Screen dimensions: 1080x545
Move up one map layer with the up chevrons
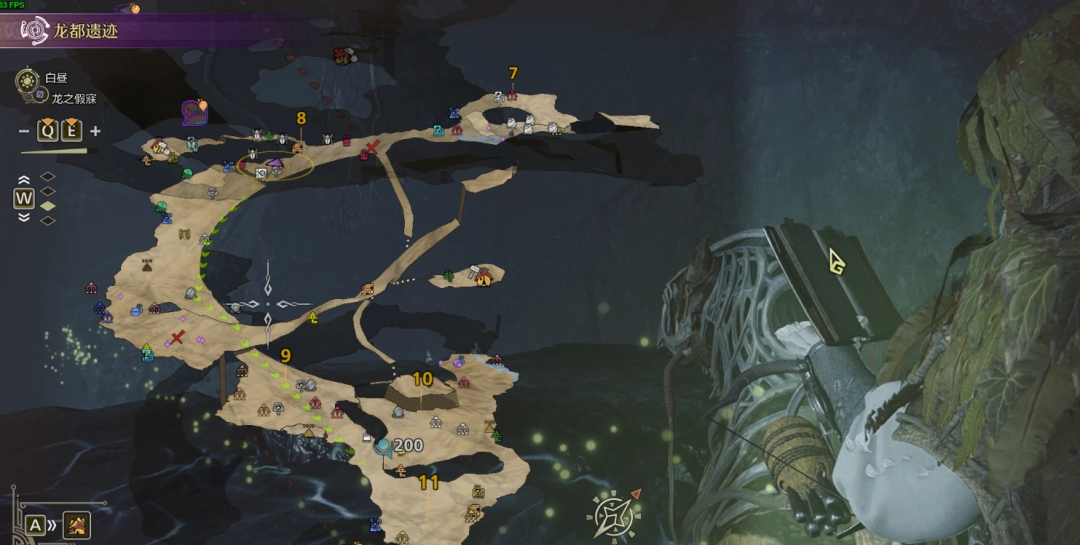coord(24,180)
